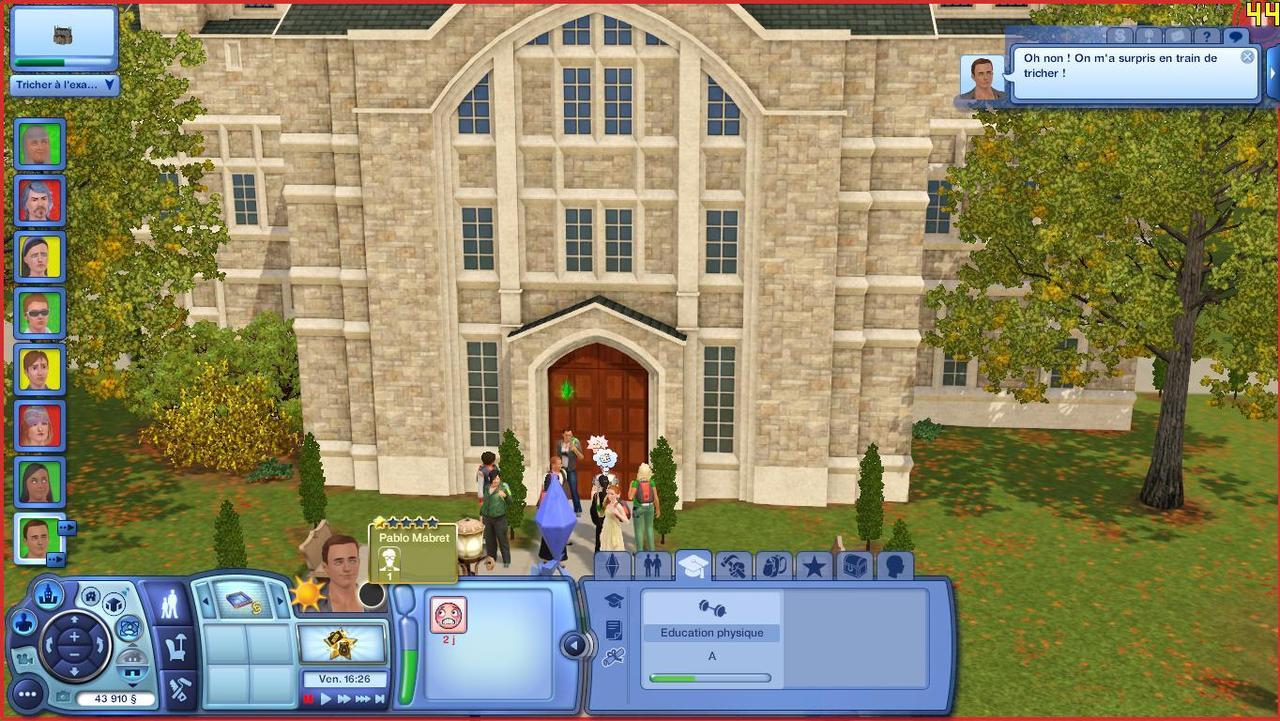Open the Skills tab with the hammer icon
Image resolution: width=1280 pixels, height=721 pixels.
(x=733, y=567)
